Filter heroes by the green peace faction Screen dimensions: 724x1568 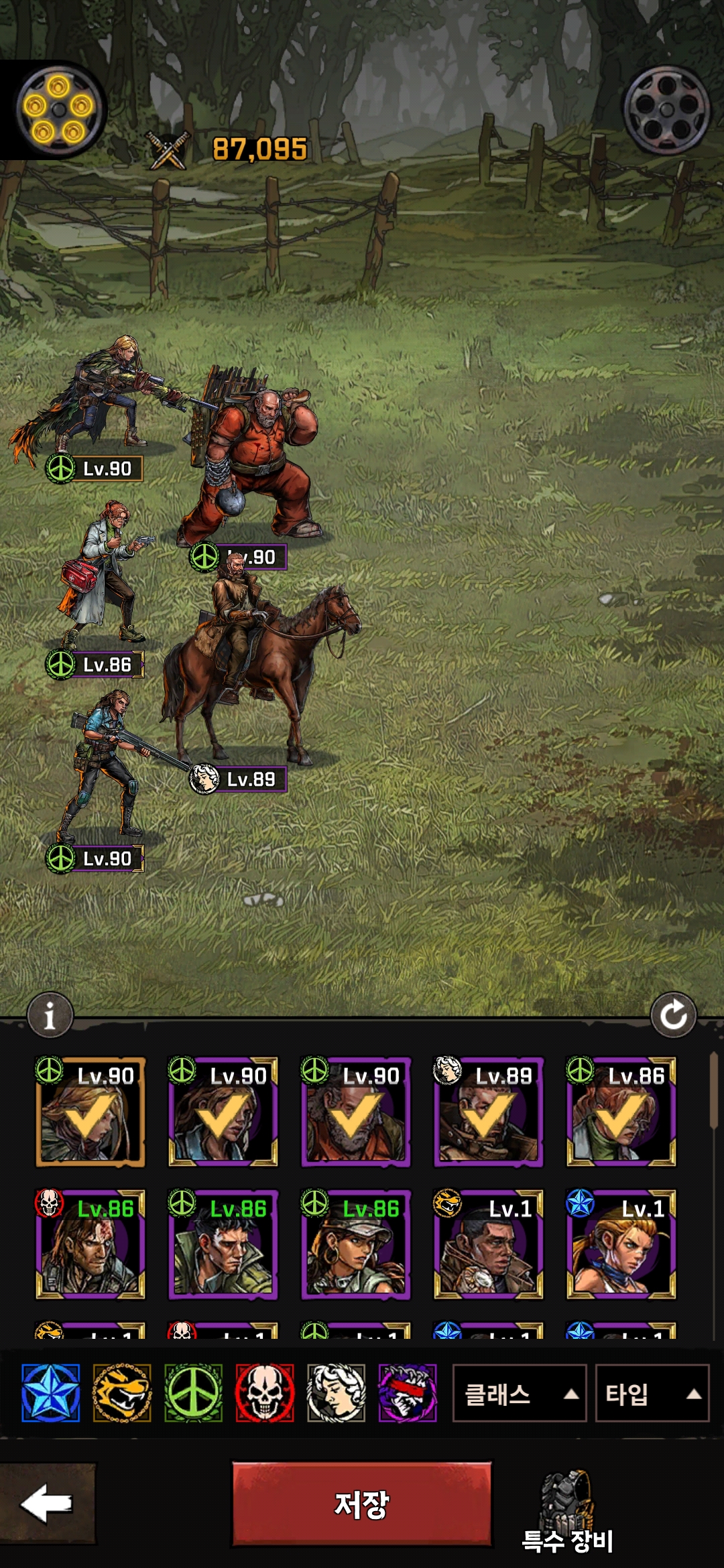pos(193,1393)
